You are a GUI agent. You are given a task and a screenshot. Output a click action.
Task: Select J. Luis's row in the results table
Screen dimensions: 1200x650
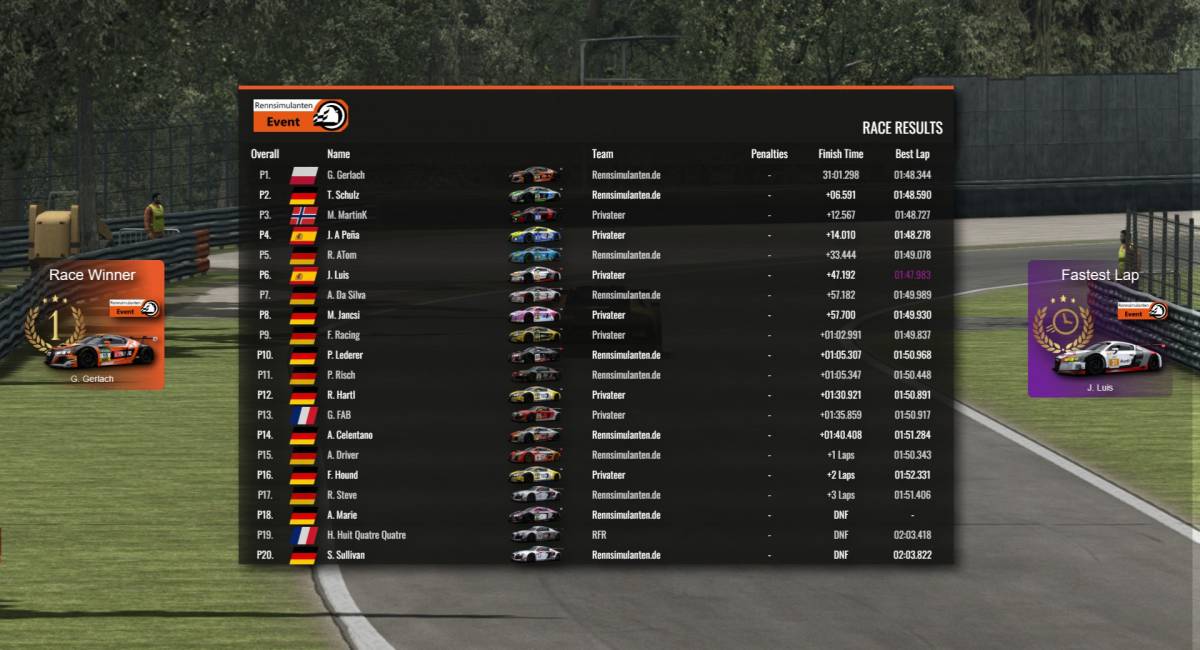coord(595,275)
